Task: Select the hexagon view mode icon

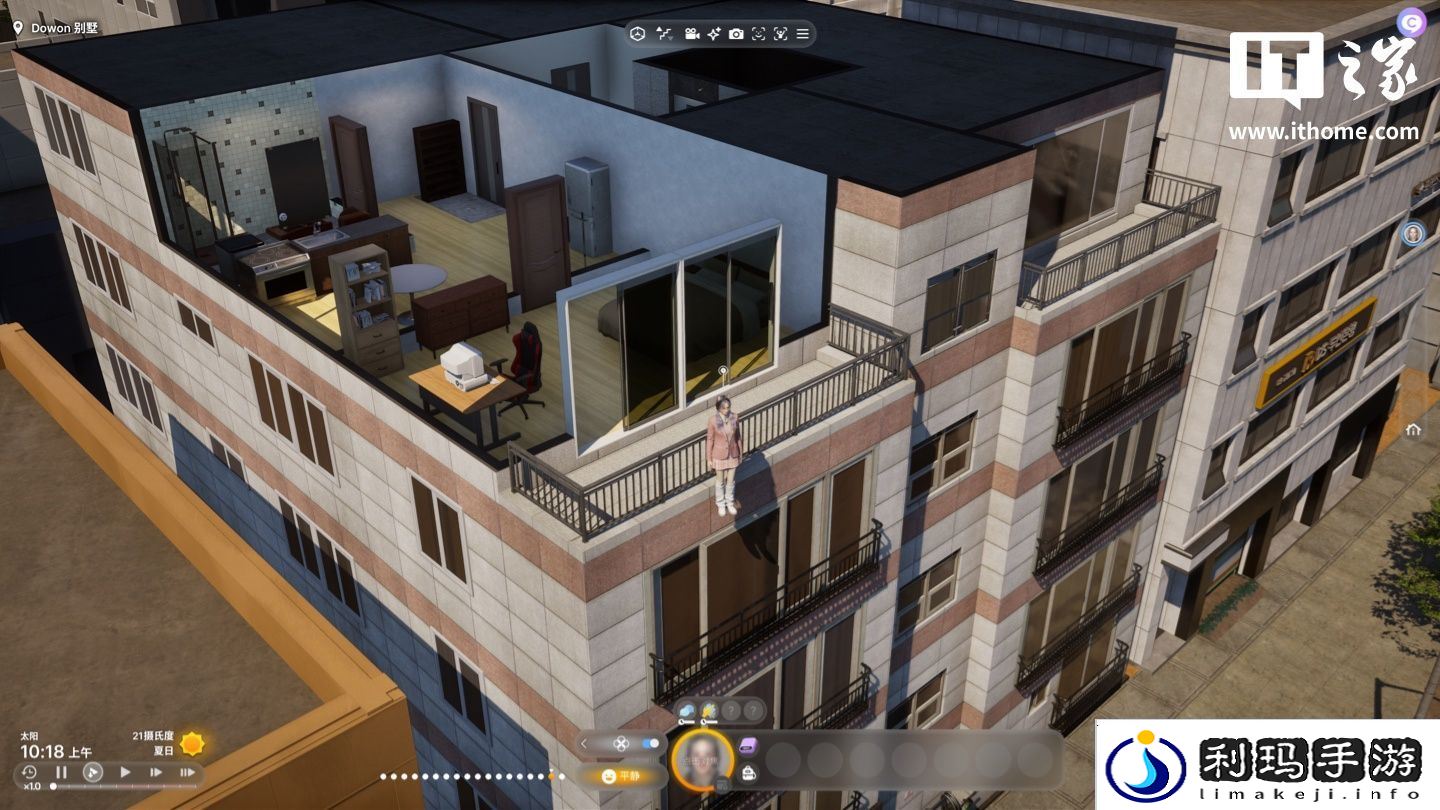Action: [x=637, y=34]
